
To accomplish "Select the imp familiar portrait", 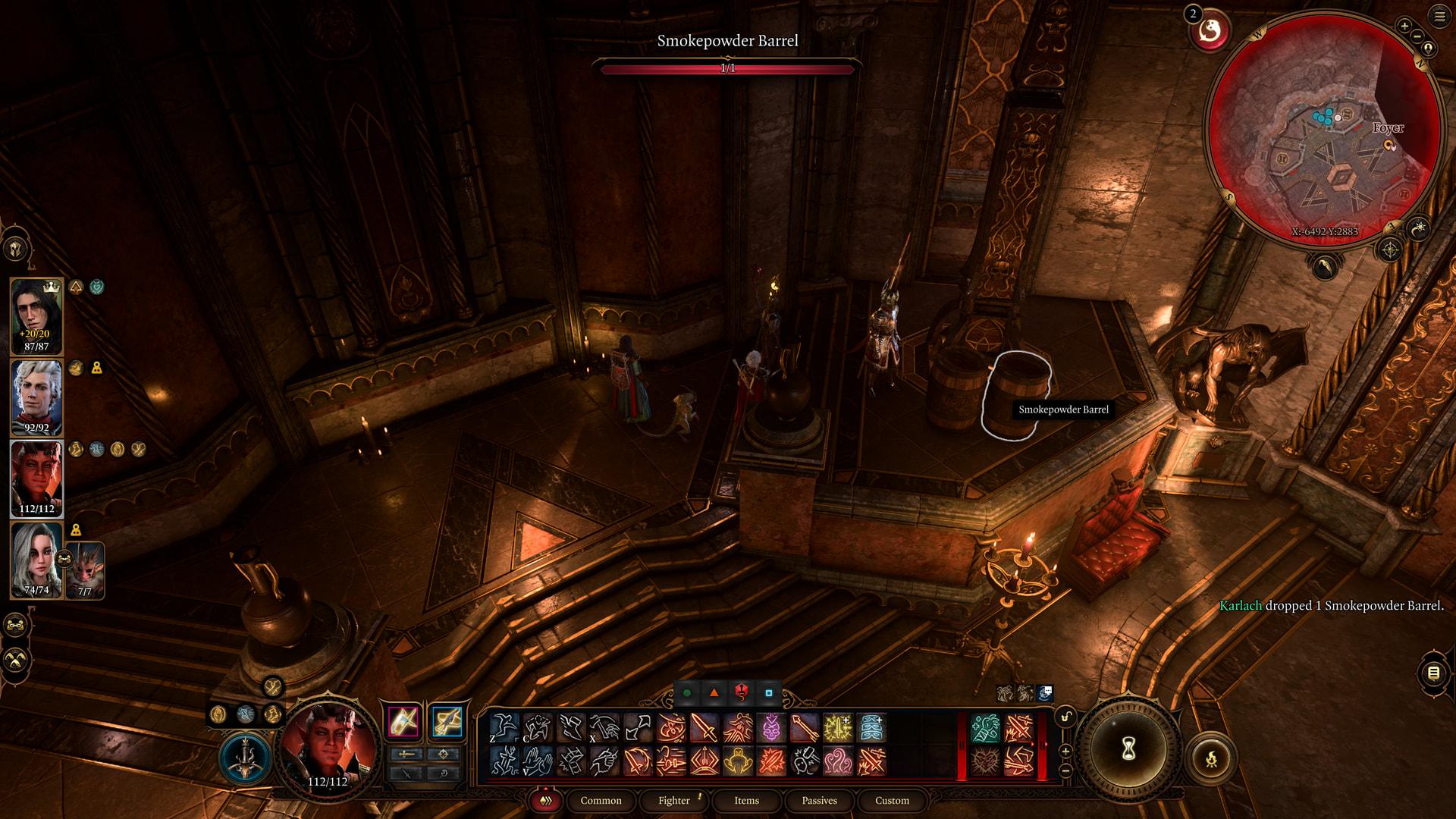I will pos(85,570).
